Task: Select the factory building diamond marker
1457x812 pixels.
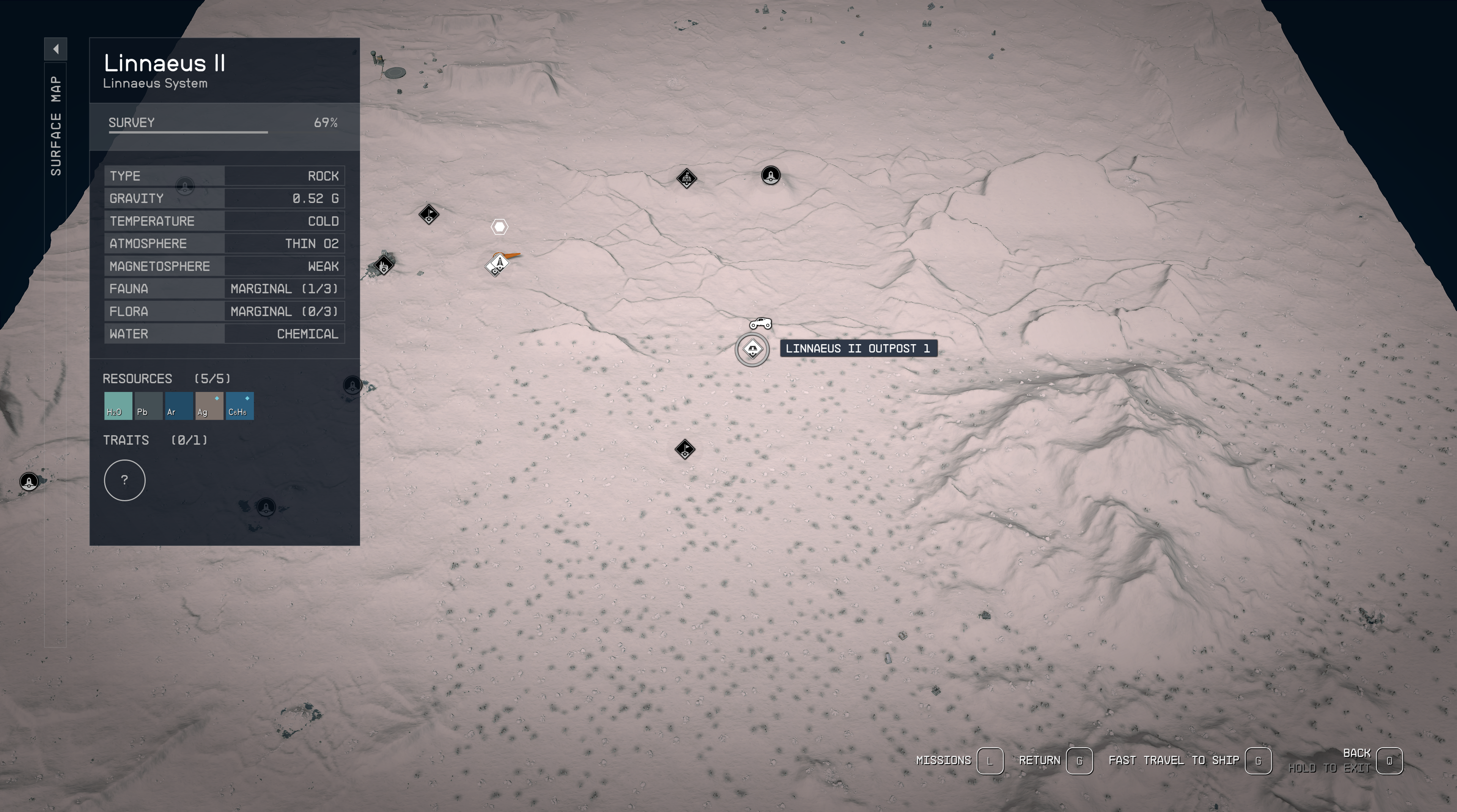Action: pyautogui.click(x=384, y=264)
